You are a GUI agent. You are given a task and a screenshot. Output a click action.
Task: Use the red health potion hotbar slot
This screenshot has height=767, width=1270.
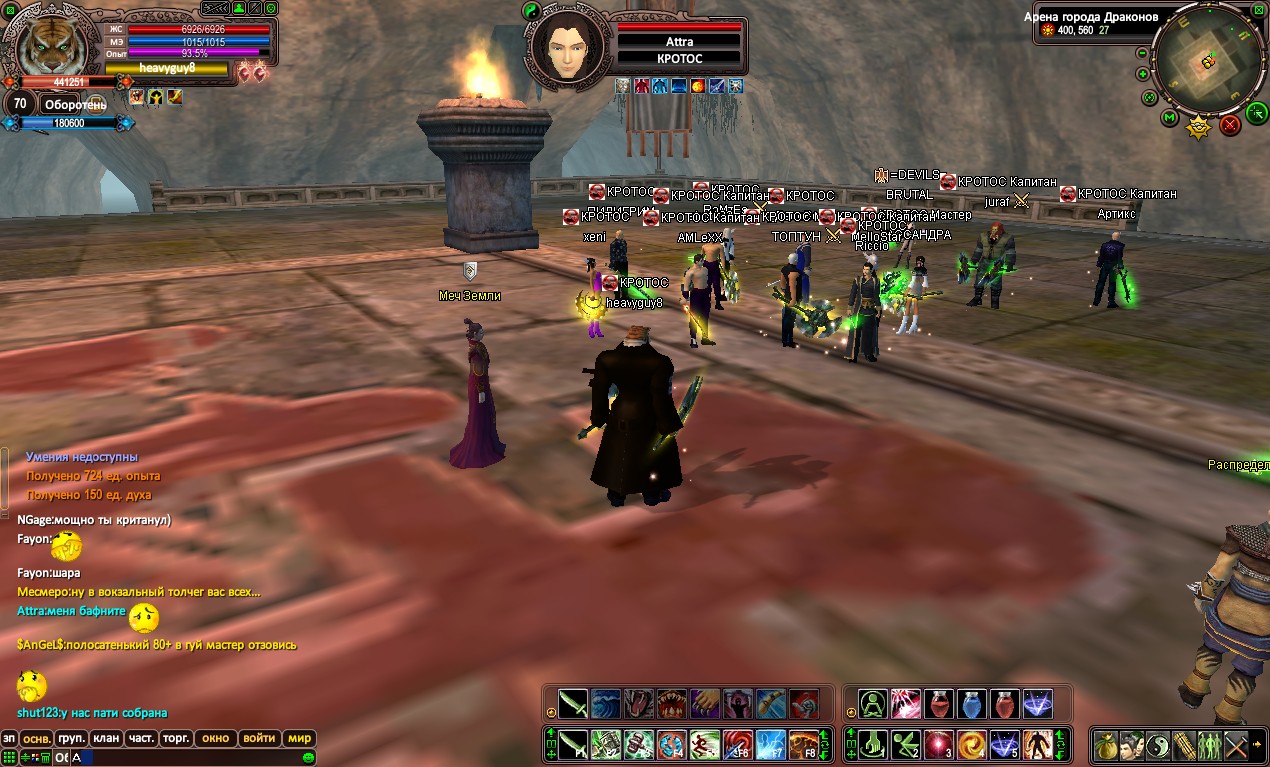(x=939, y=704)
